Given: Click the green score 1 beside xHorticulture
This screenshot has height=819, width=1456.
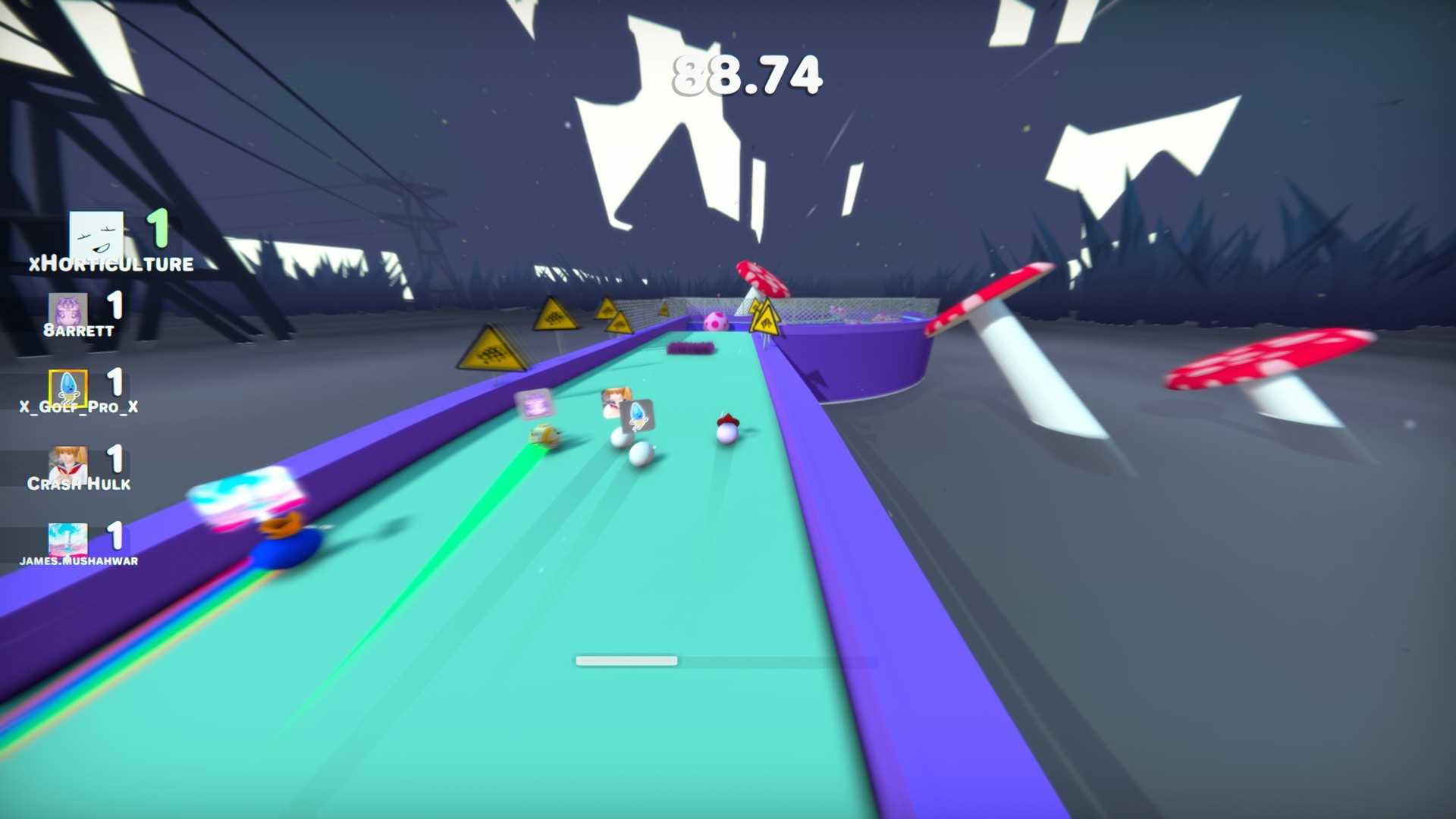Looking at the screenshot, I should 157,228.
